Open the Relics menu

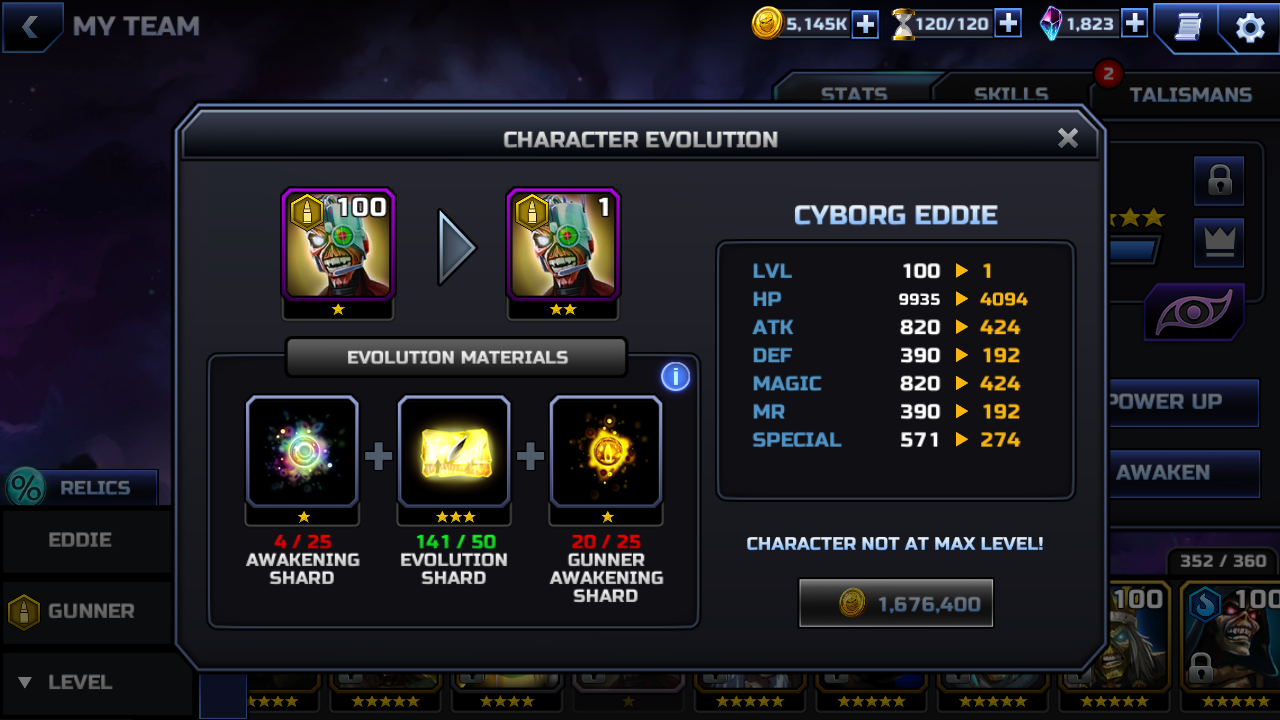pos(82,488)
